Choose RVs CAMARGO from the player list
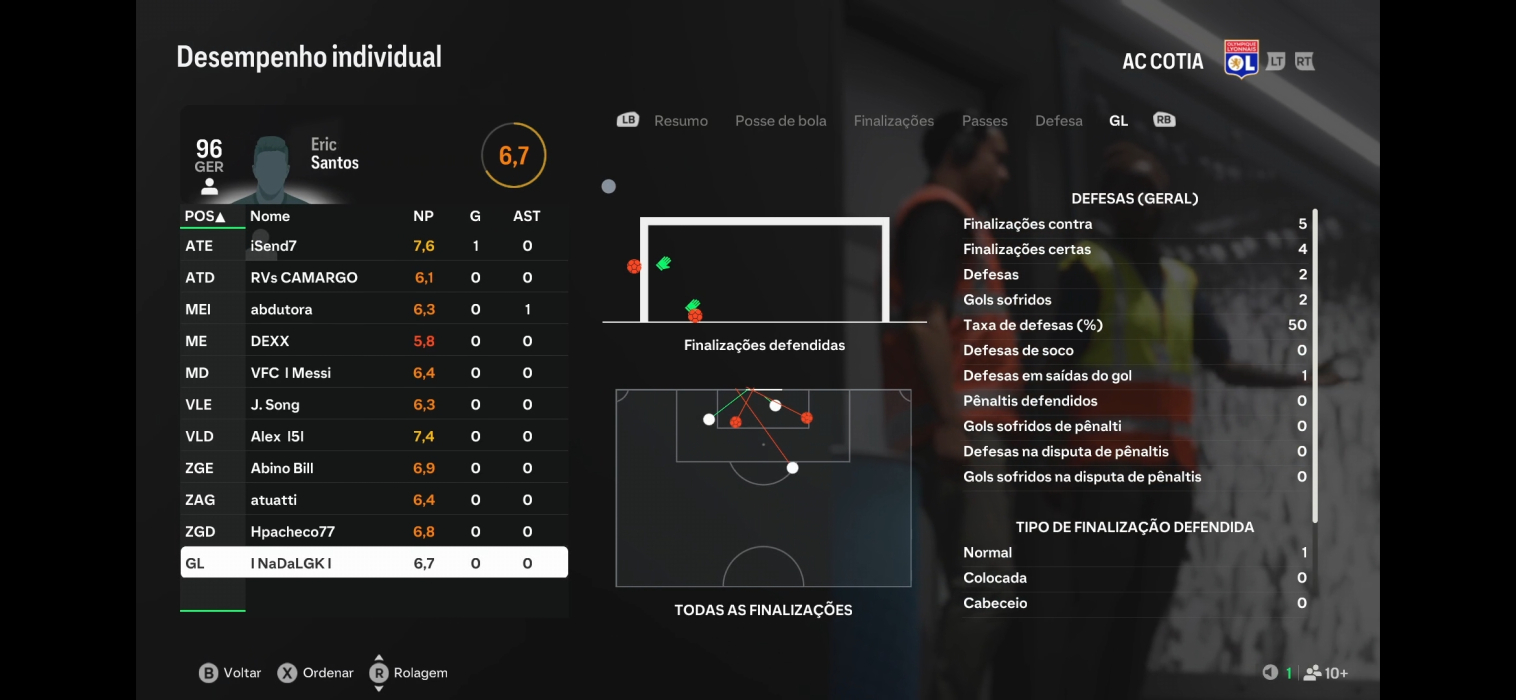1516x700 pixels. click(x=373, y=278)
